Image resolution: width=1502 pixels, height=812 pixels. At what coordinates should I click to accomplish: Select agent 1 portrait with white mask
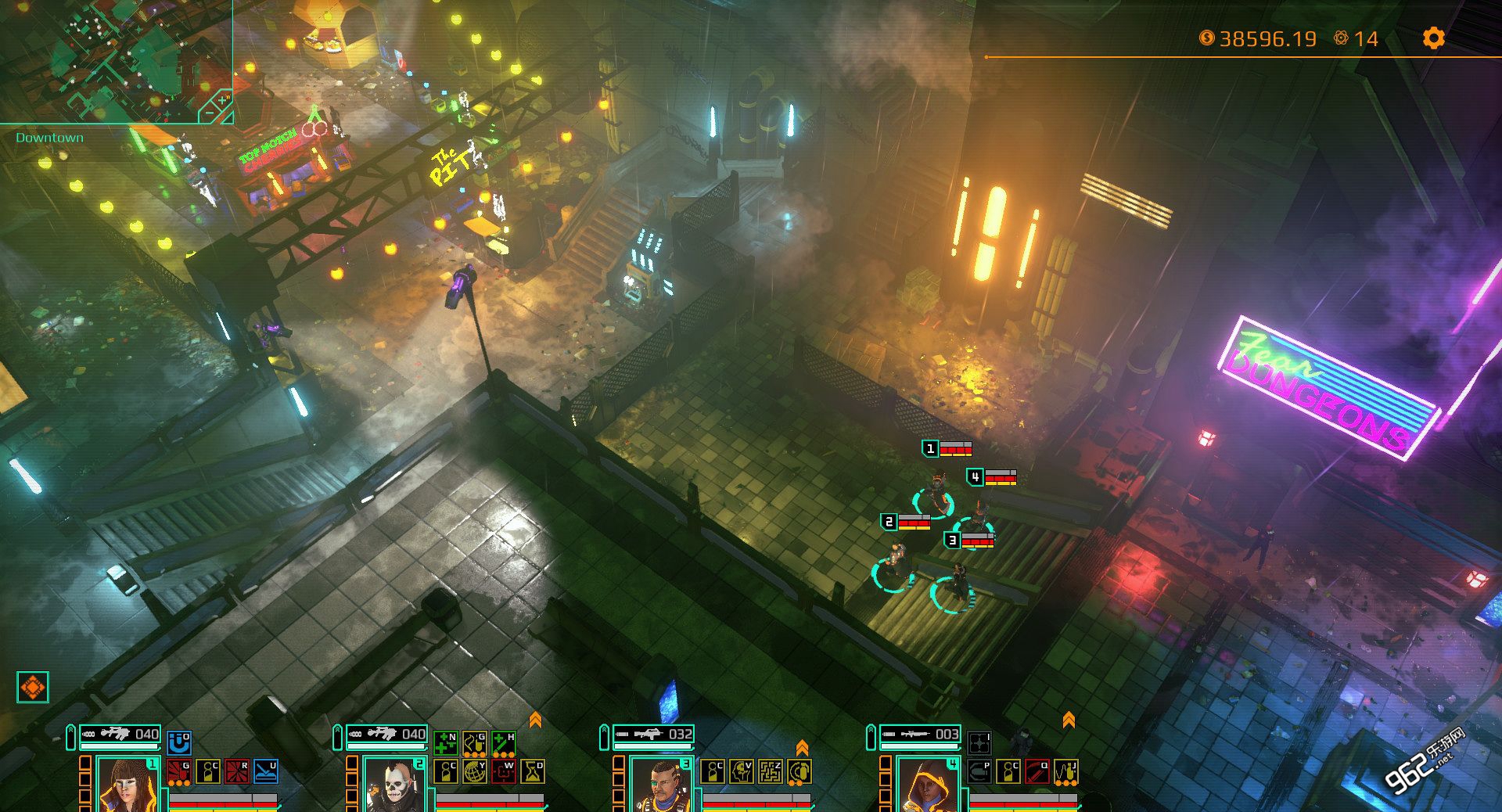coord(127,785)
